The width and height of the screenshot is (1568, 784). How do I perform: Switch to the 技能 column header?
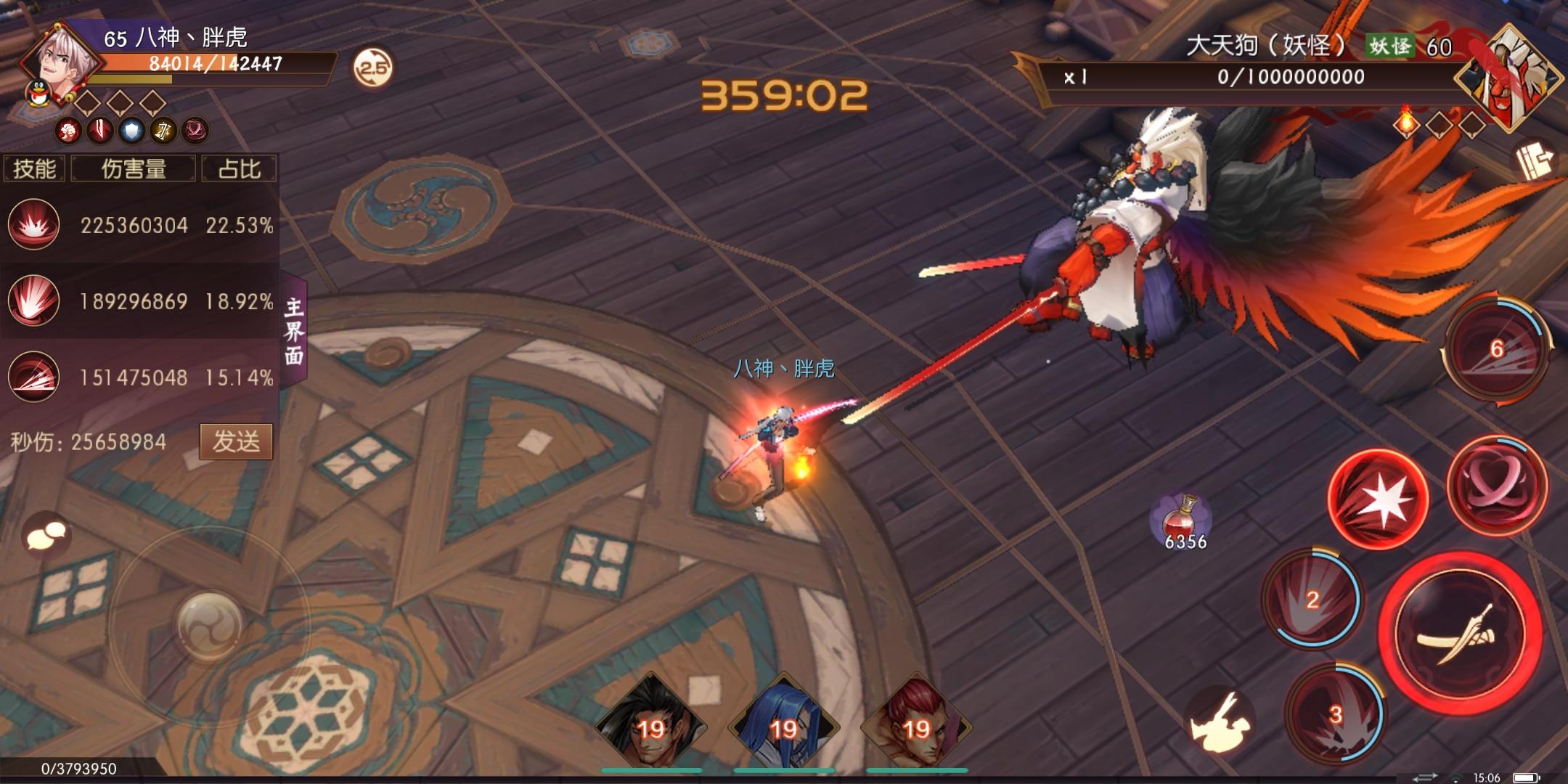coord(36,167)
